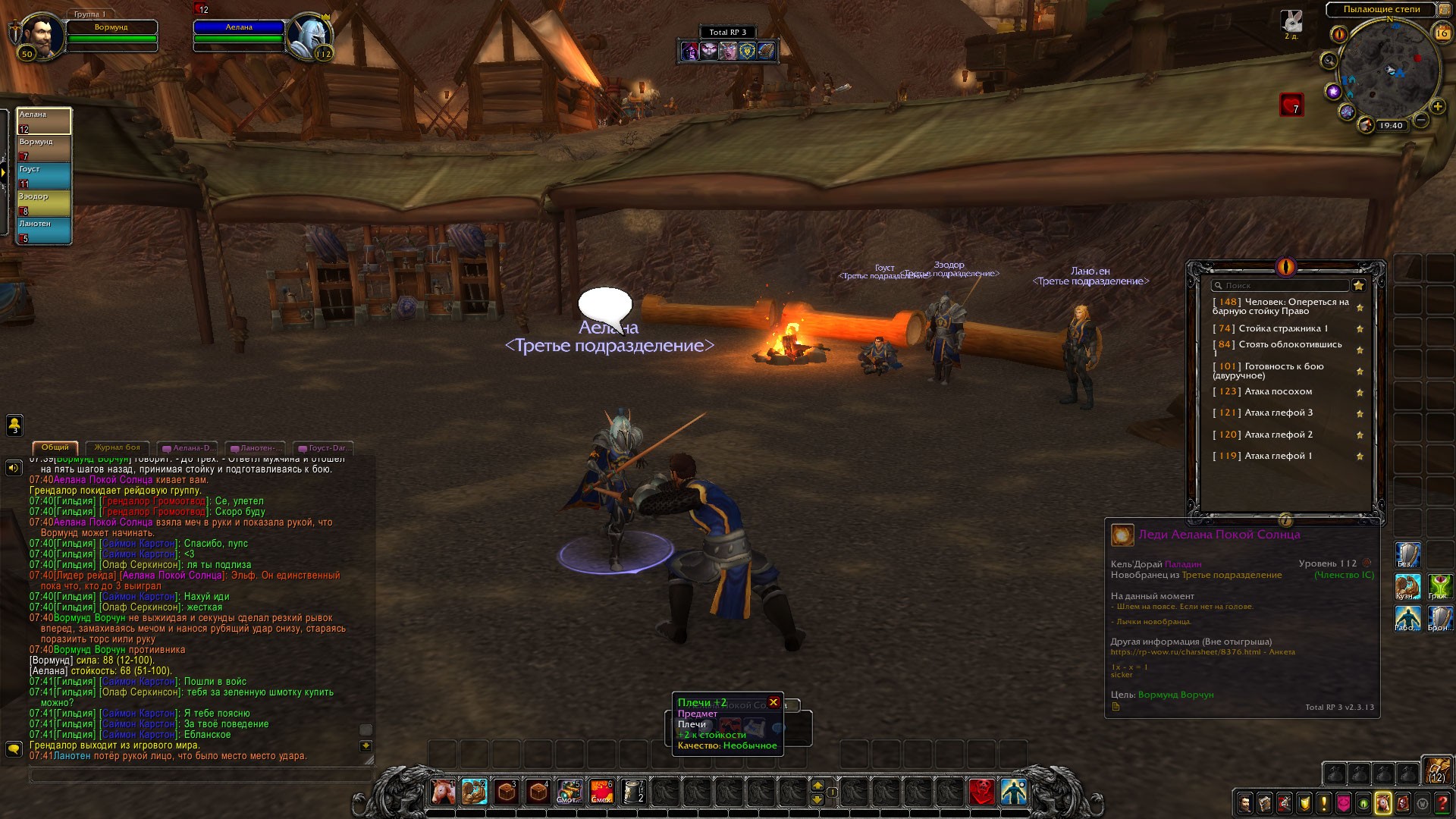The width and height of the screenshot is (1456, 819).
Task: Select Ланотен in the party frames
Action: click(44, 230)
